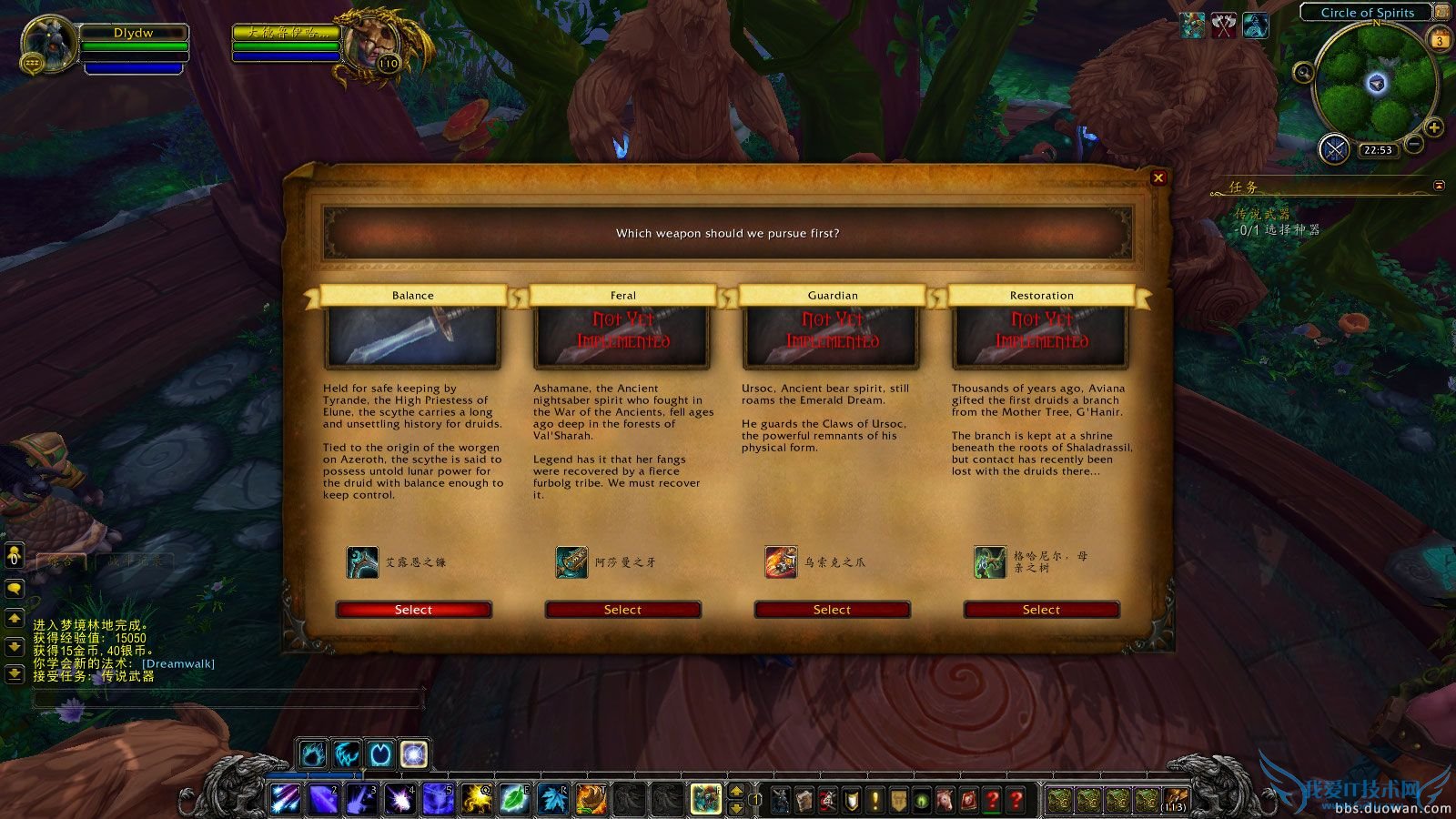Open the minimap tracking magnifier menu
Viewport: 1456px width, 819px height.
click(x=1303, y=73)
